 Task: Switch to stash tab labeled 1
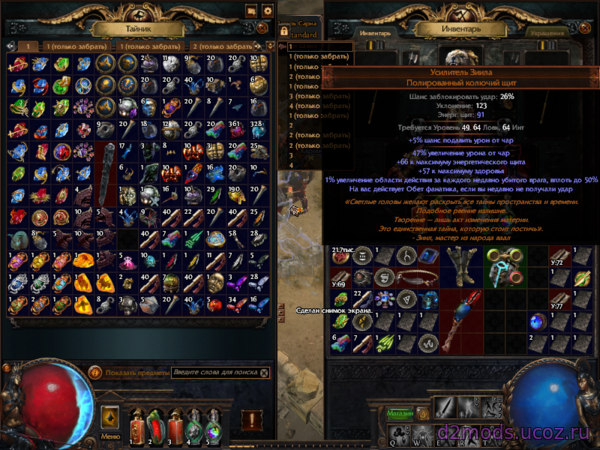point(29,46)
